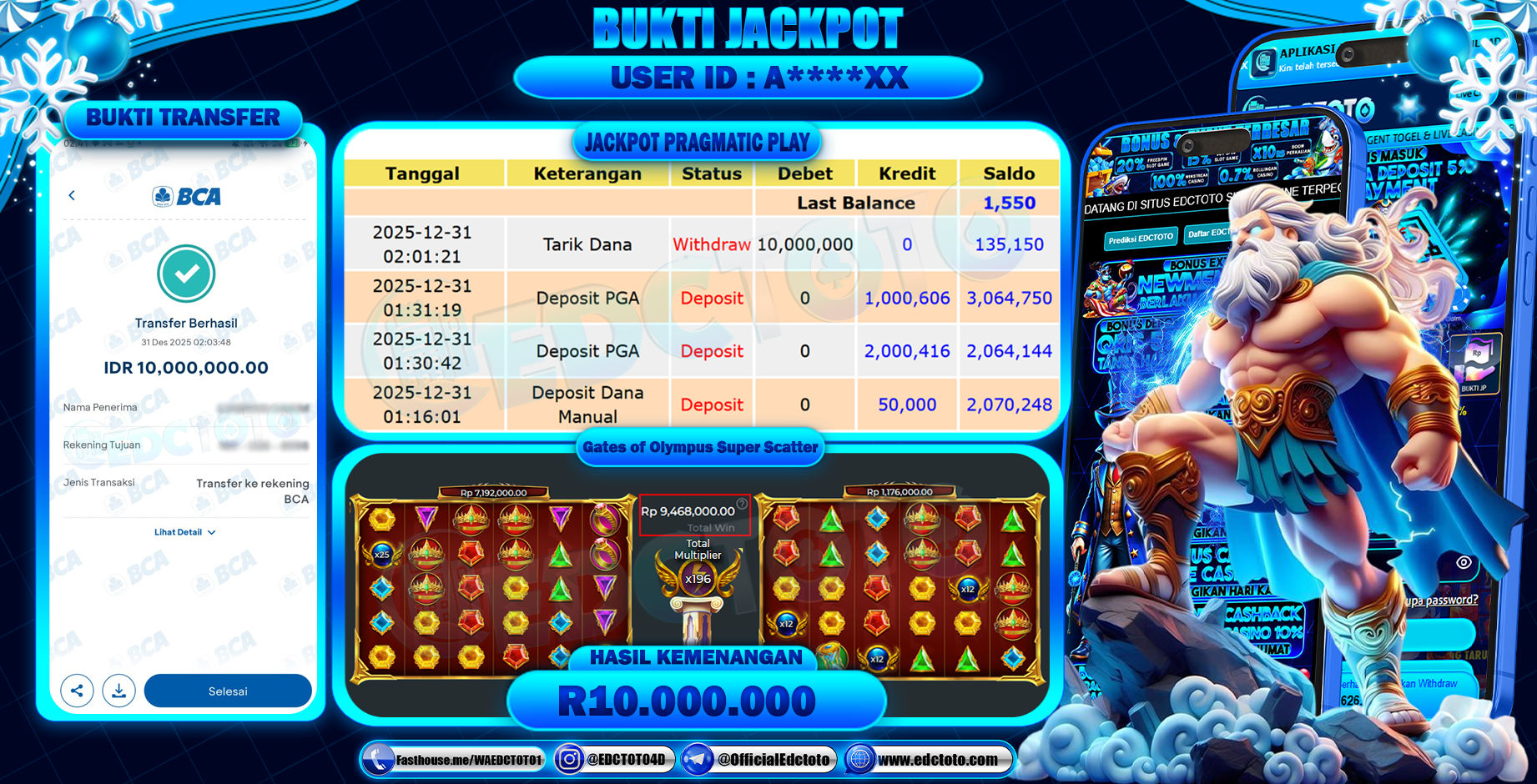The image size is (1537, 784).
Task: Download the BCA receipt using the download icon
Action: [118, 691]
